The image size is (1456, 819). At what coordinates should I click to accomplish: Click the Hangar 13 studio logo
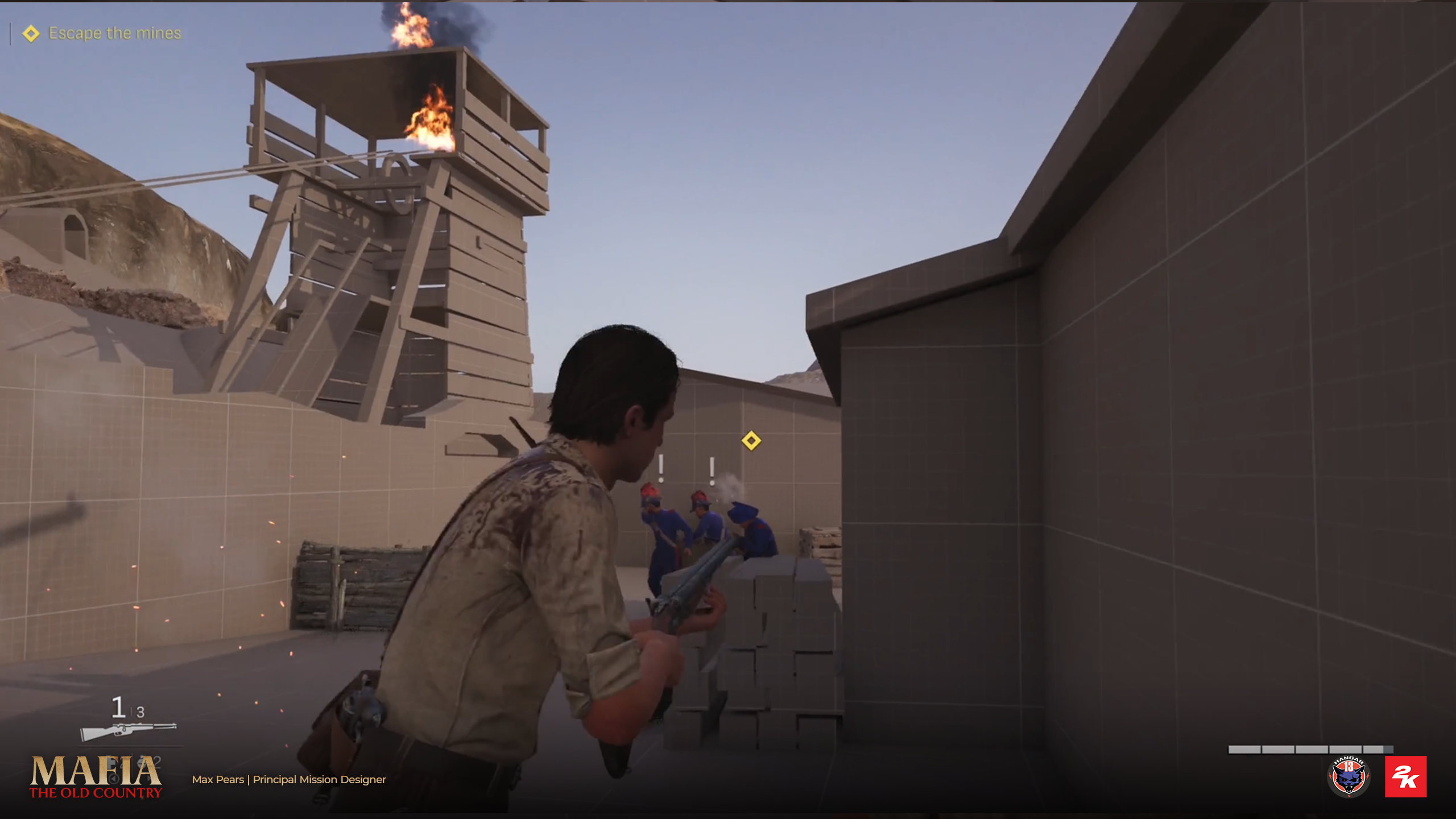click(1349, 777)
